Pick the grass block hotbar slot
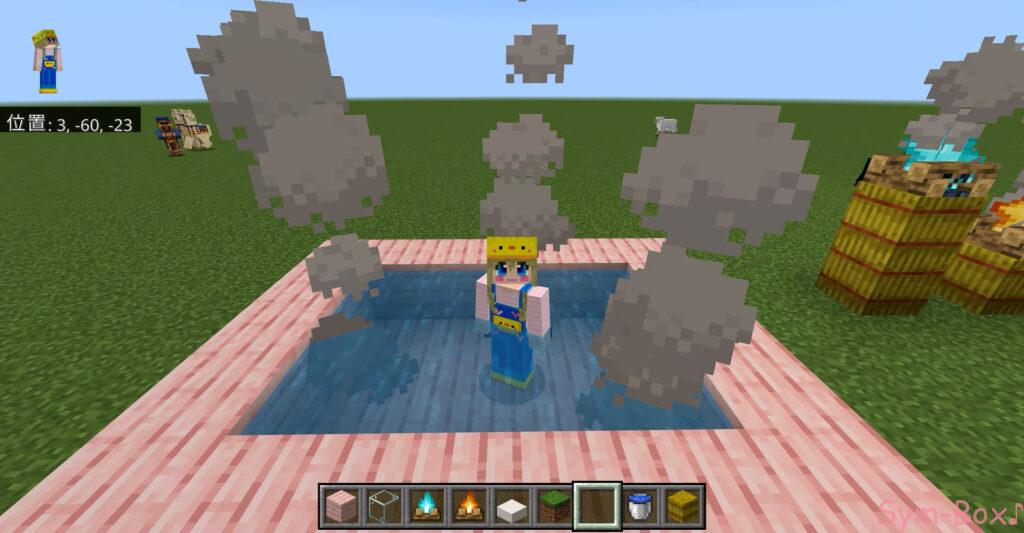This screenshot has width=1024, height=533. pos(555,506)
